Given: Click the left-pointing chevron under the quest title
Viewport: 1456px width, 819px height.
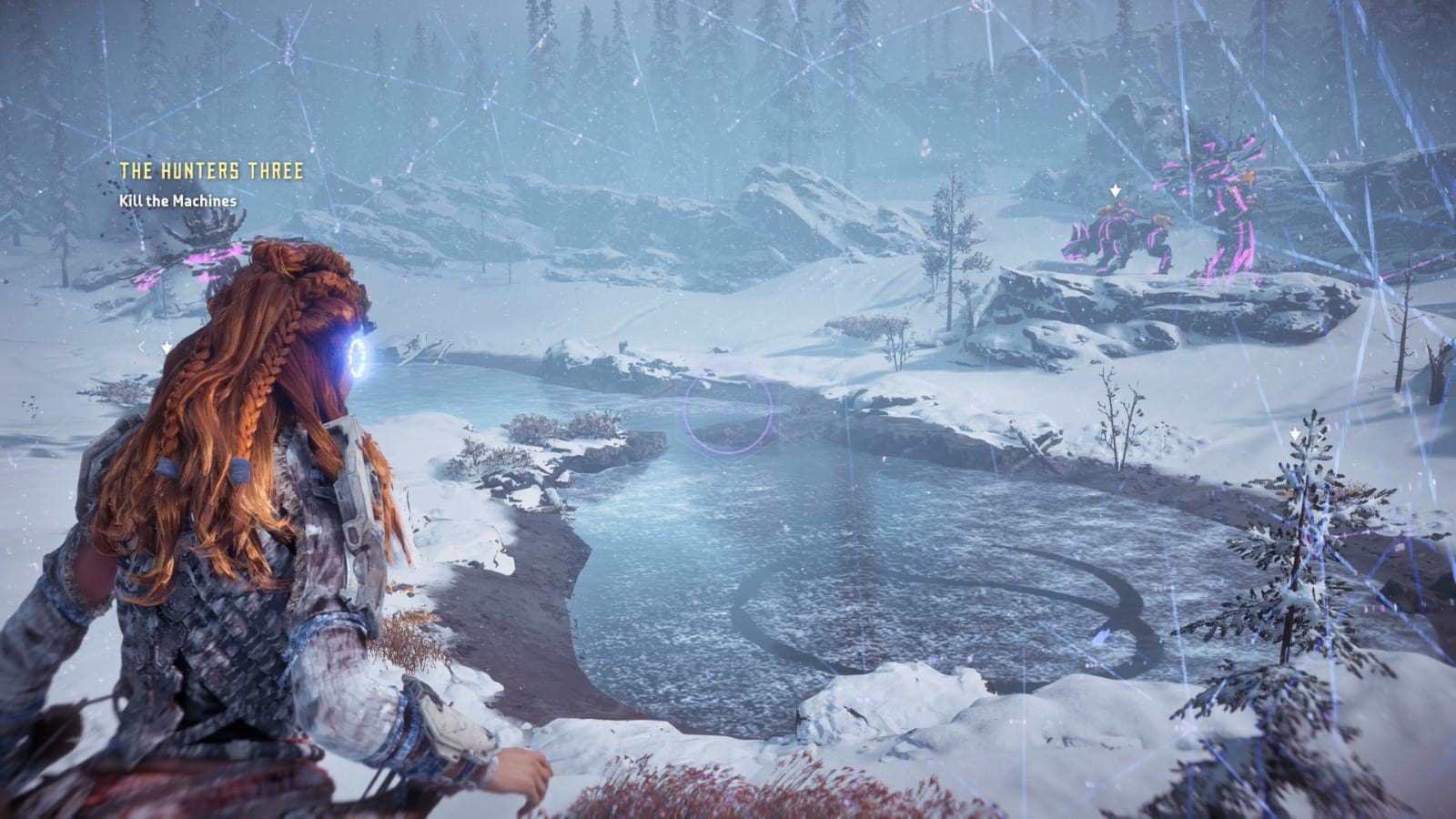Looking at the screenshot, I should [142, 345].
